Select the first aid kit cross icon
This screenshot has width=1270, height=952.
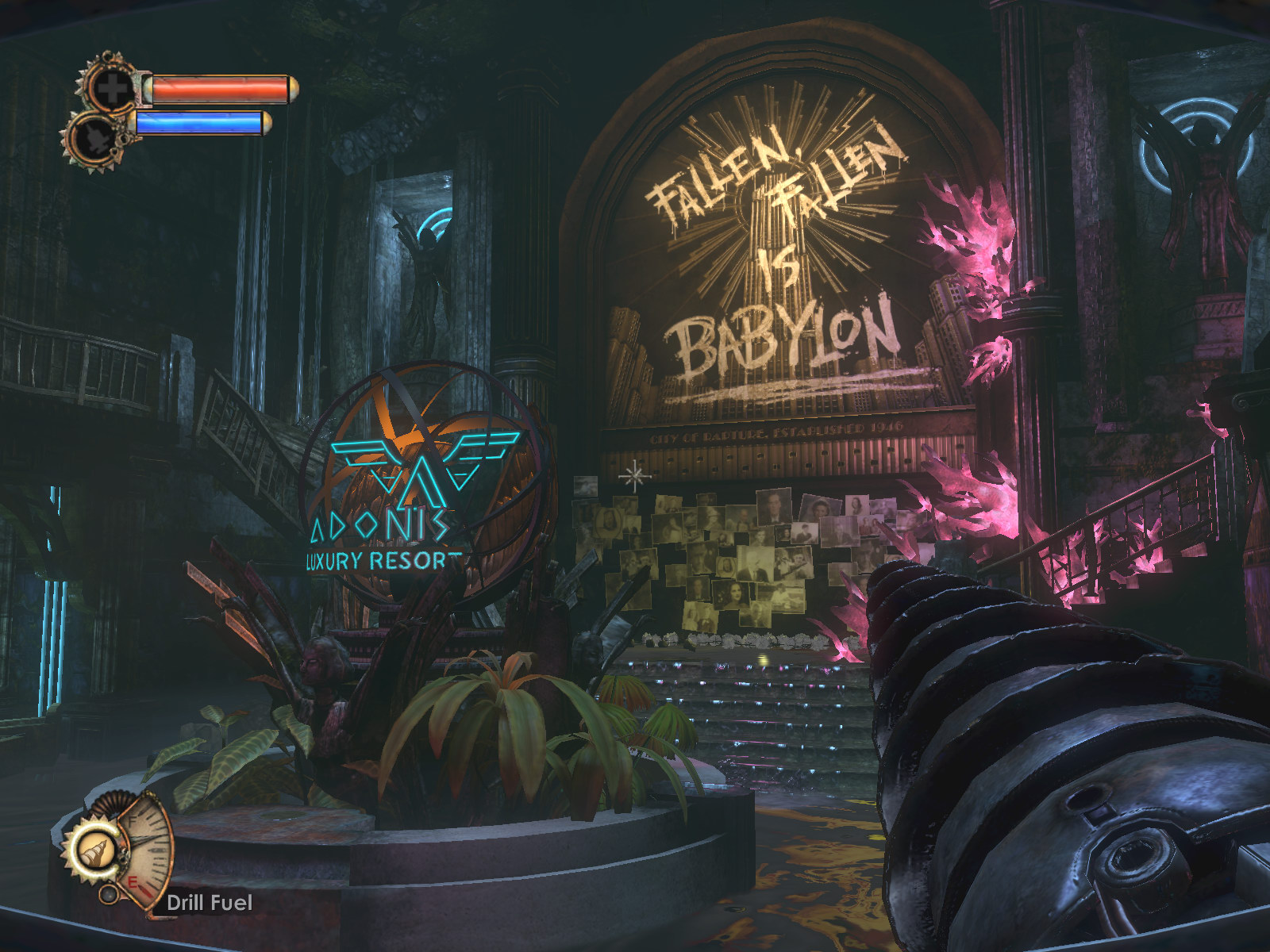[112, 88]
